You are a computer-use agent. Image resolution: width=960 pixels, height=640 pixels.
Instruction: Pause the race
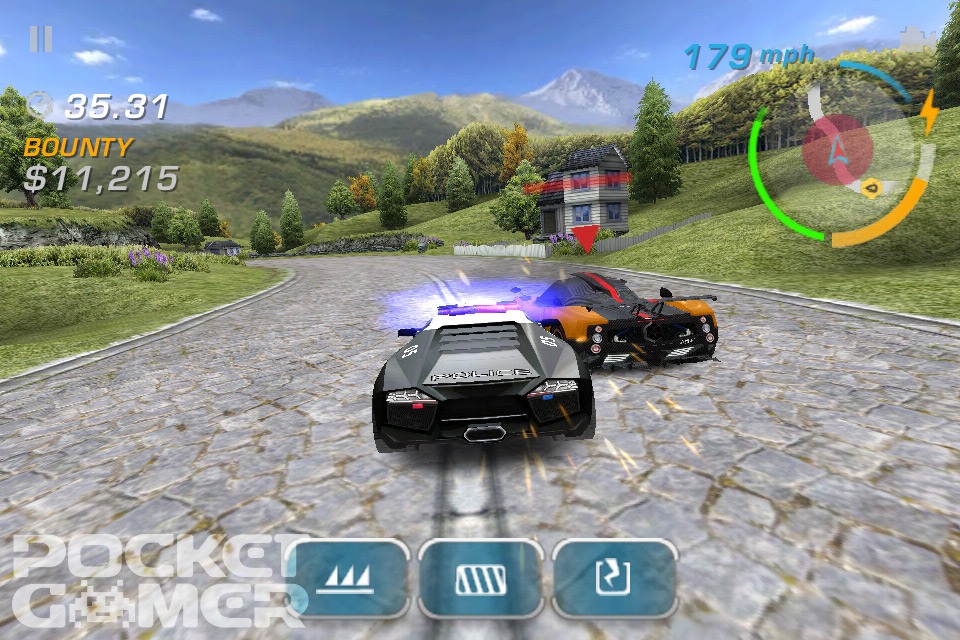[x=41, y=40]
